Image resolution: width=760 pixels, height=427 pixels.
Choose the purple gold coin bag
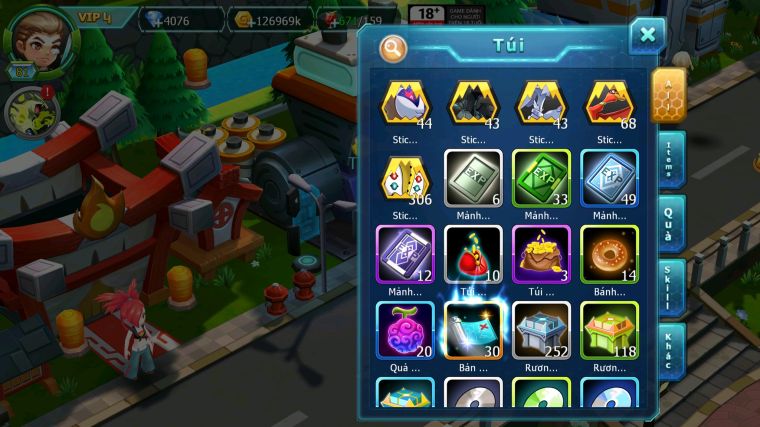coord(541,252)
